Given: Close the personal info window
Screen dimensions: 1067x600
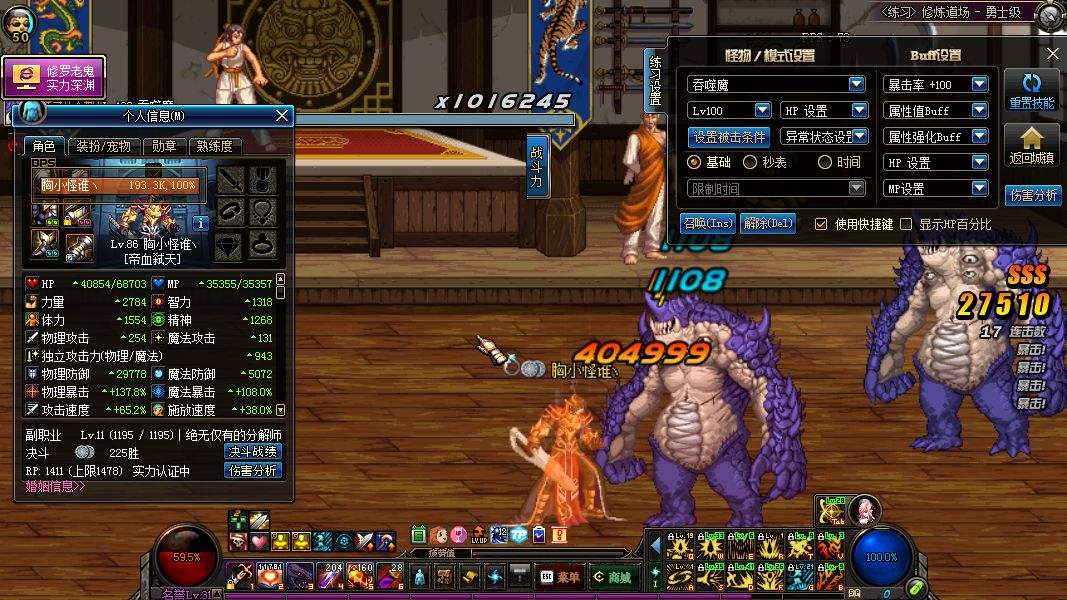Looking at the screenshot, I should click(x=282, y=116).
